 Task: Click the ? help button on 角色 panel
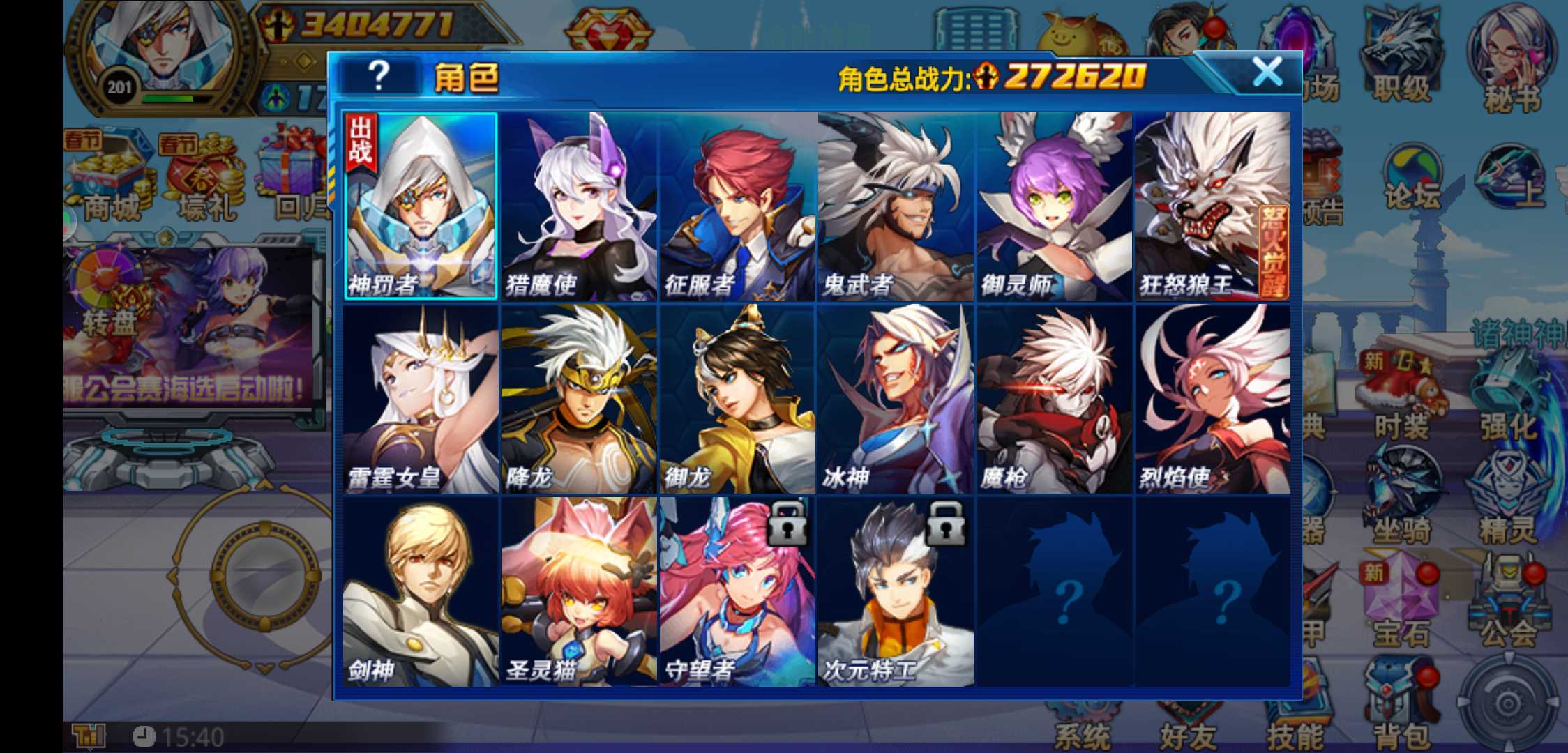coord(379,75)
